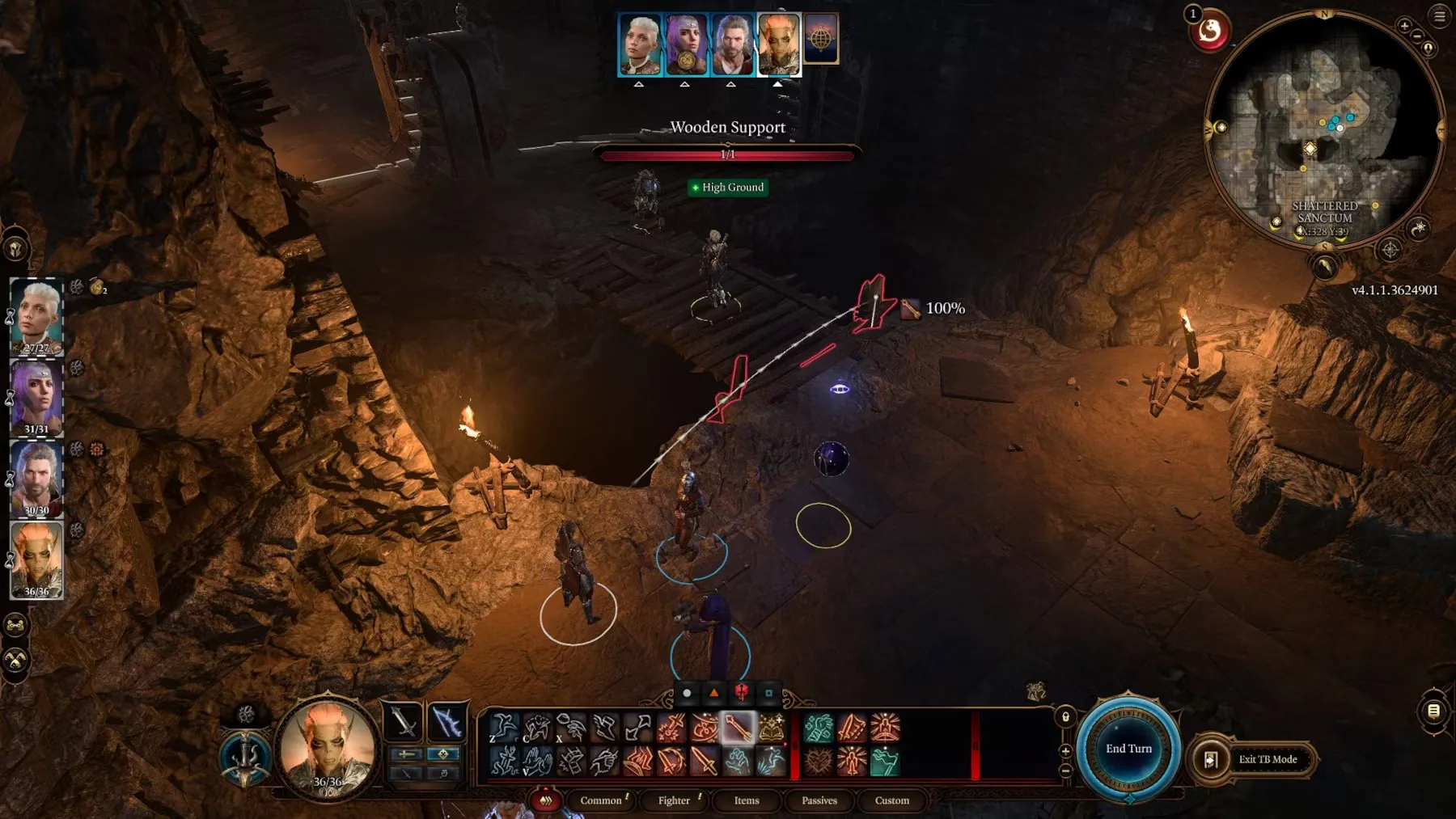This screenshot has width=1456, height=819.
Task: Toggle the hotbar lock padlock
Action: pos(1065,717)
